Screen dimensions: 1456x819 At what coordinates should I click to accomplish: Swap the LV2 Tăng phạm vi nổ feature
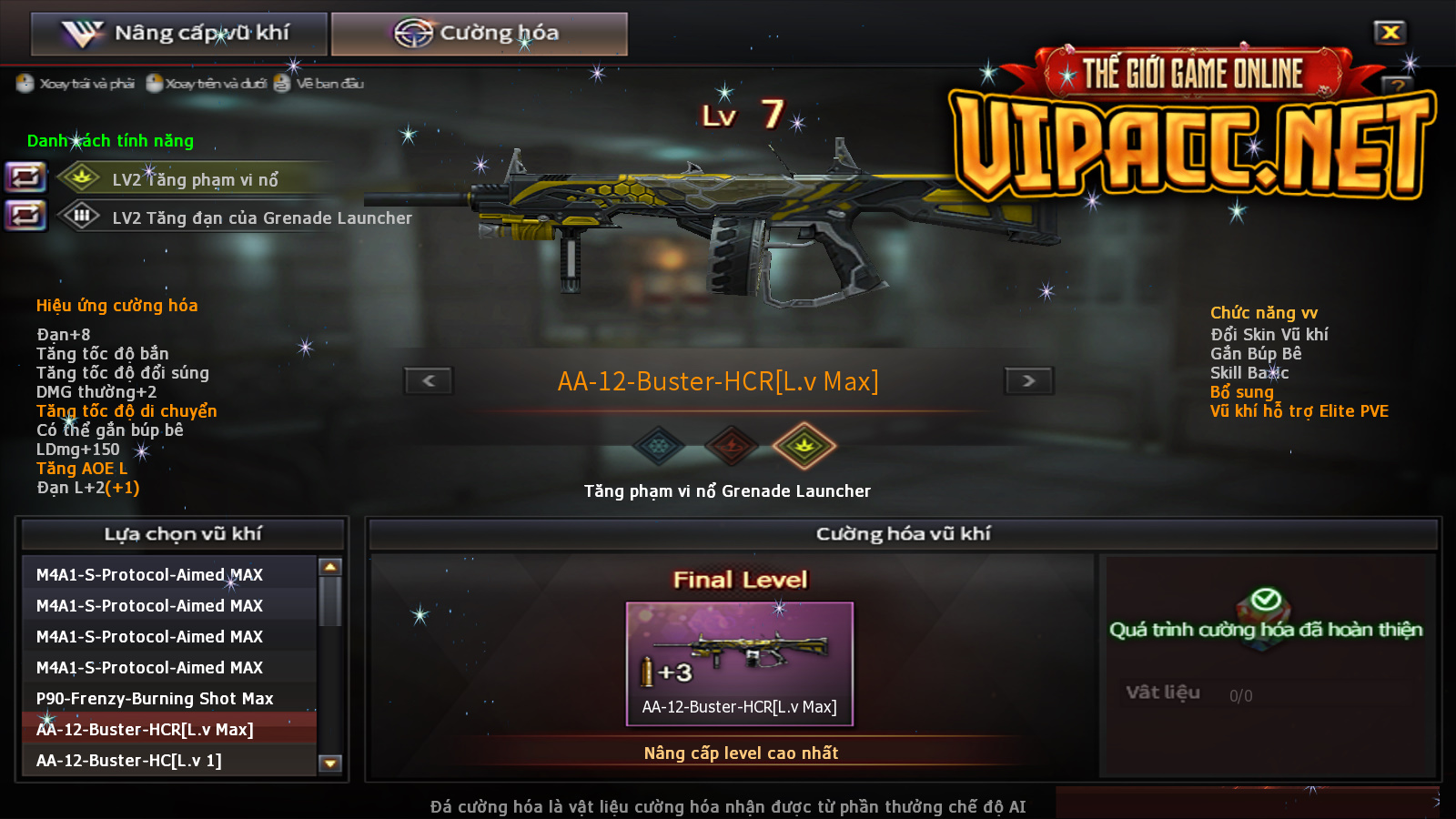pyautogui.click(x=25, y=176)
